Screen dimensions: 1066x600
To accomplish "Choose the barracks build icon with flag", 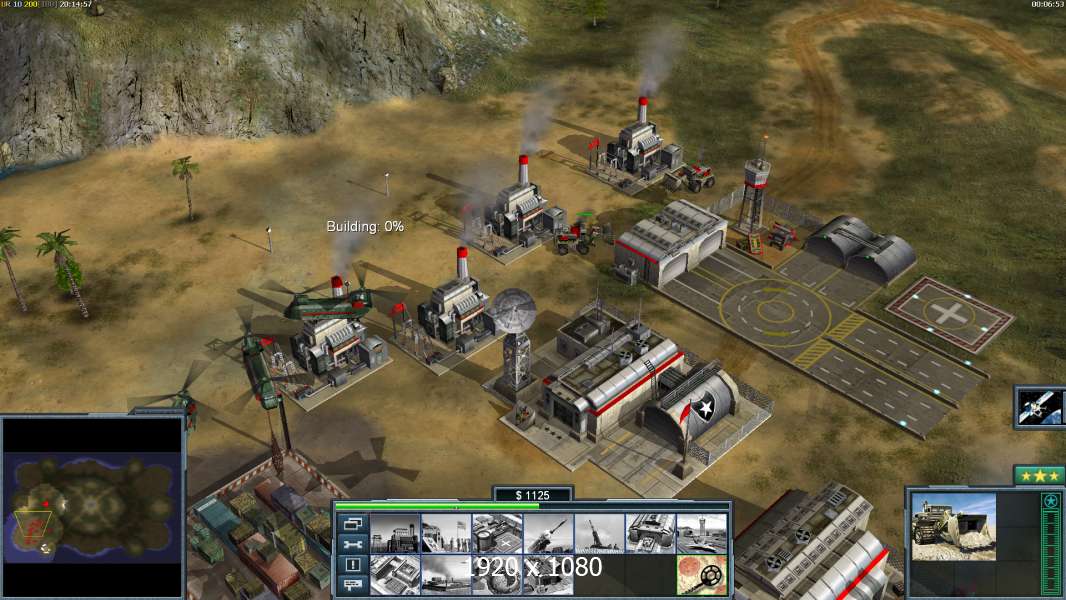I will pos(446,534).
